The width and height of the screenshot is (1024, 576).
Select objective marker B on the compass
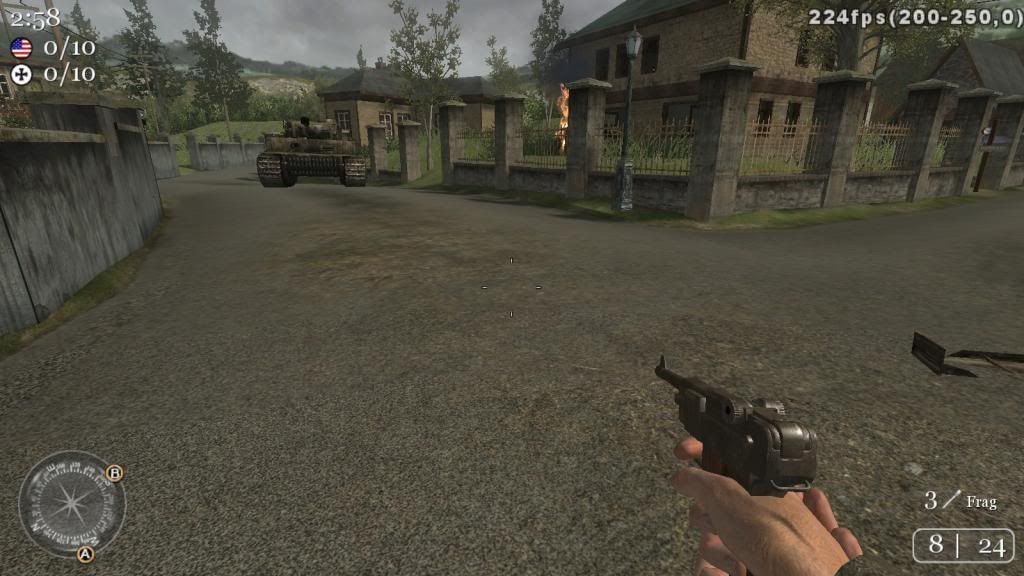click(115, 473)
